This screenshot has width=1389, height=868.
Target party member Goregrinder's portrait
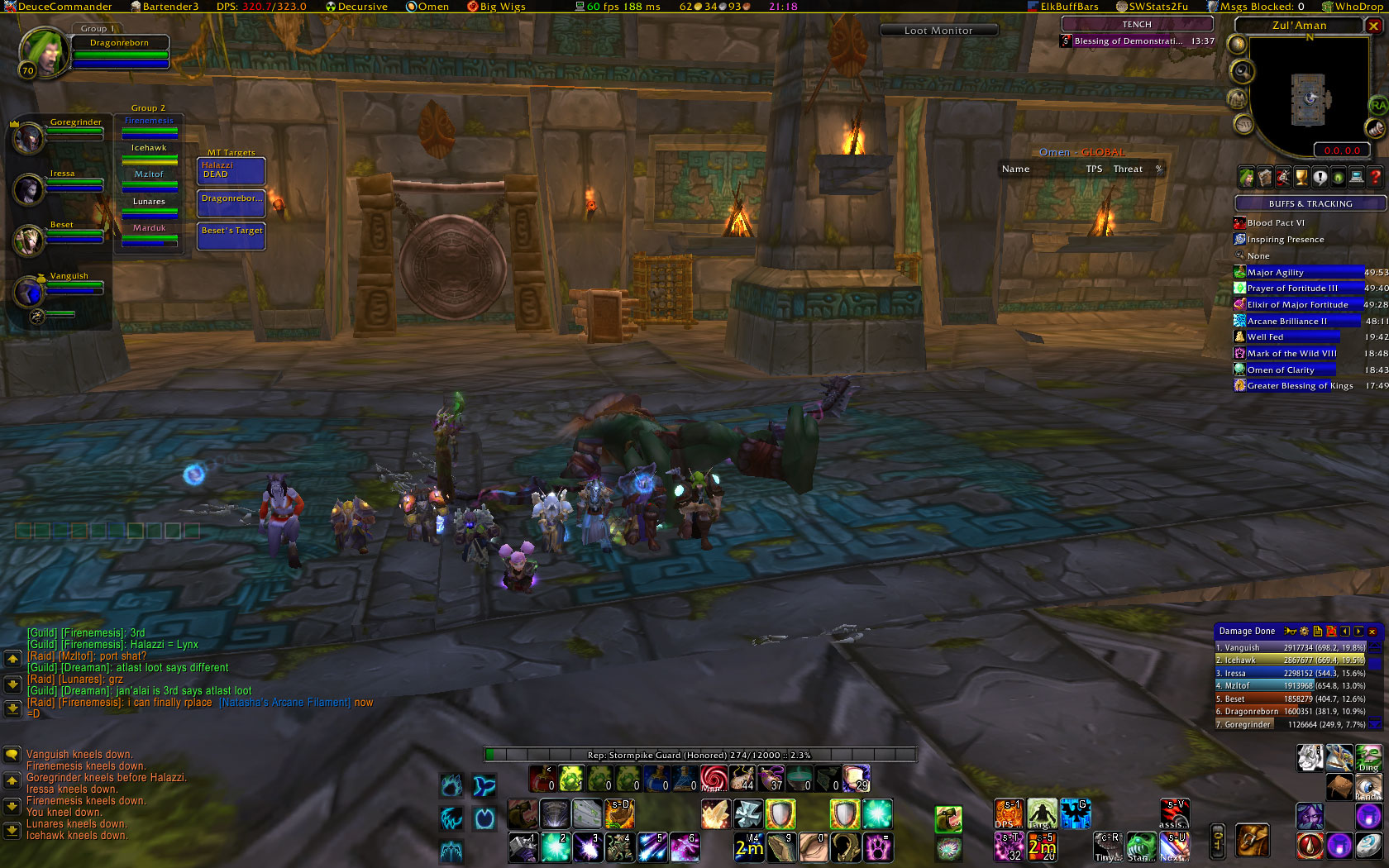[30, 139]
